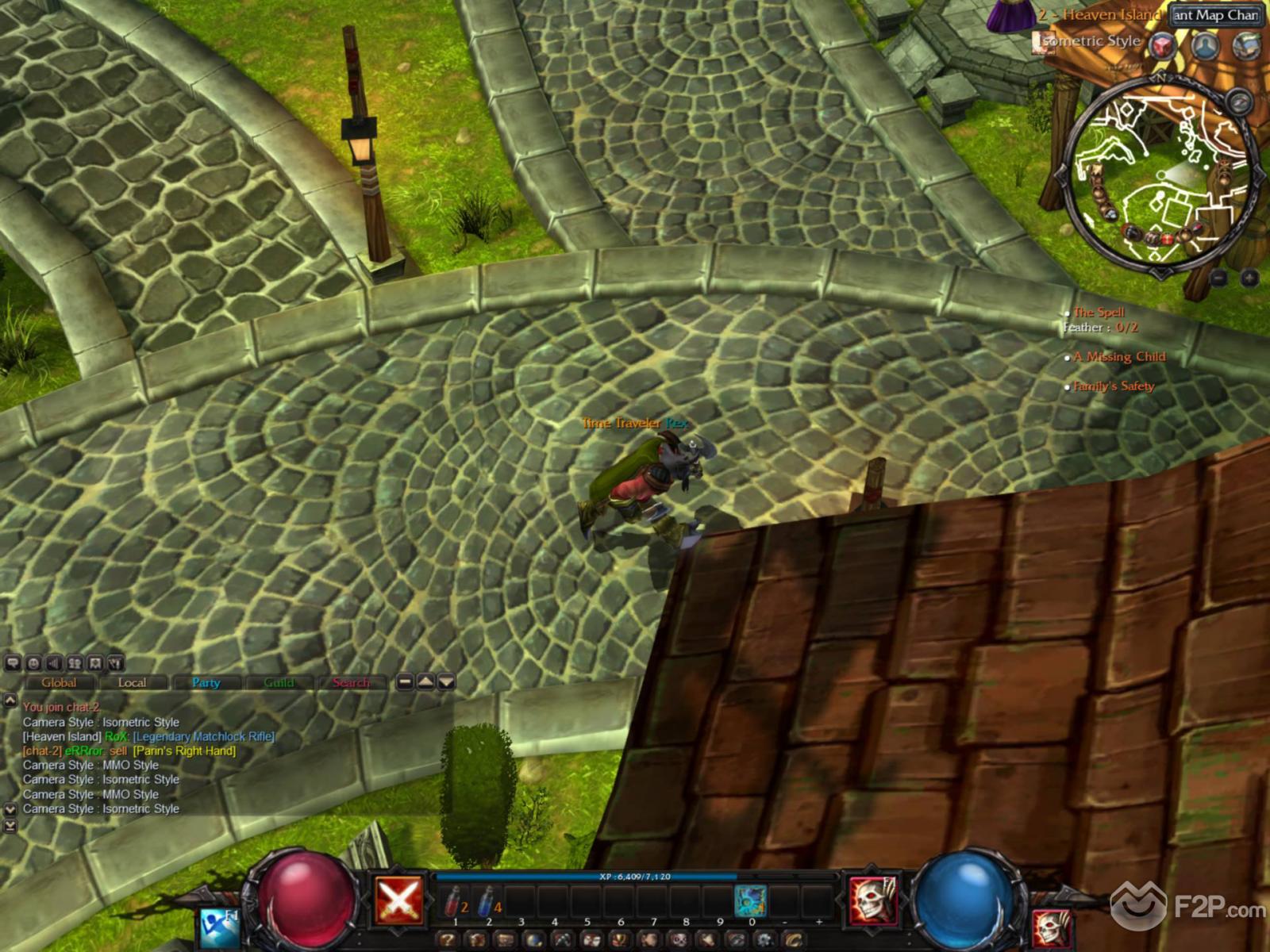Click the red dice icon near the minimap

click(x=1164, y=45)
